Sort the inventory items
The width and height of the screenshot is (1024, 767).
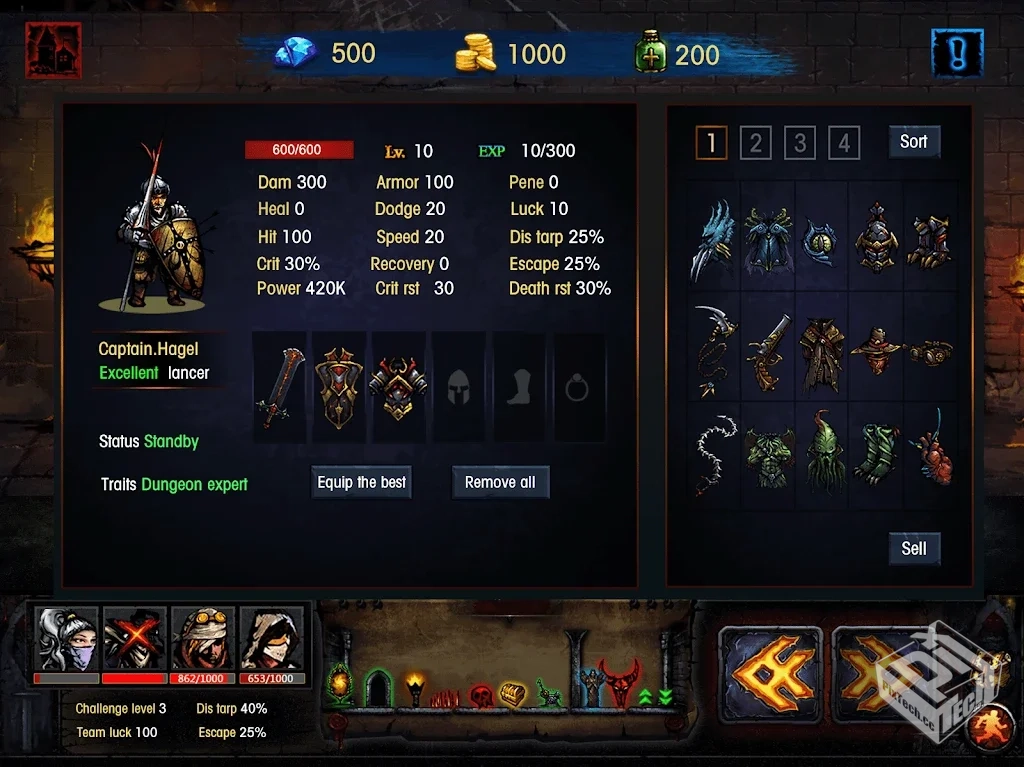coord(913,142)
